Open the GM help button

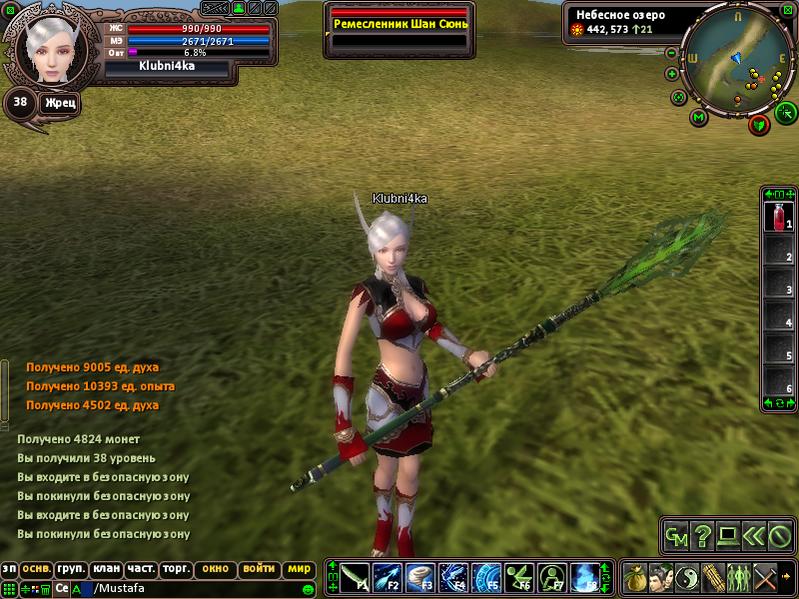[676, 536]
